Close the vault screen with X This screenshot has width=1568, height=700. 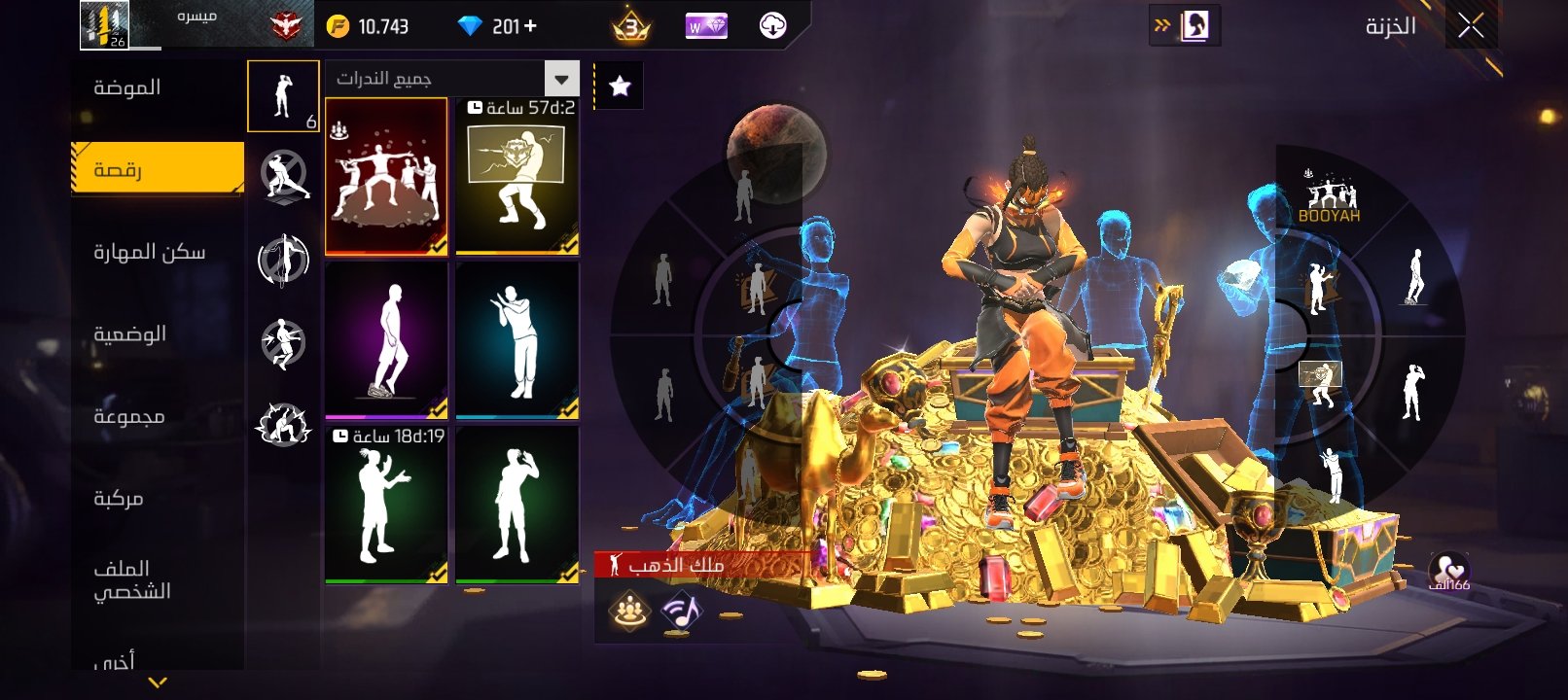(1470, 26)
